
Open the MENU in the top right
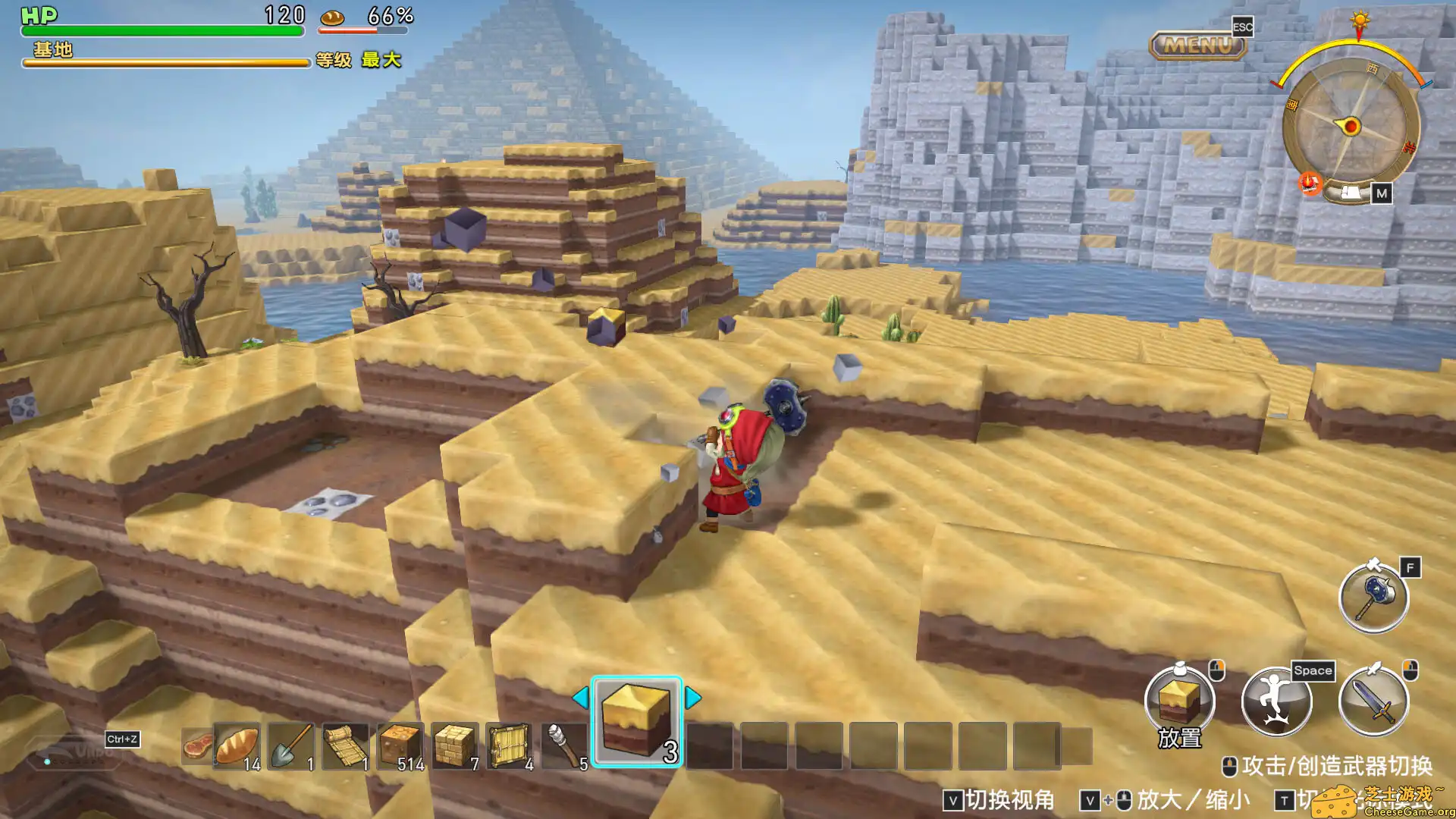pos(1197,44)
